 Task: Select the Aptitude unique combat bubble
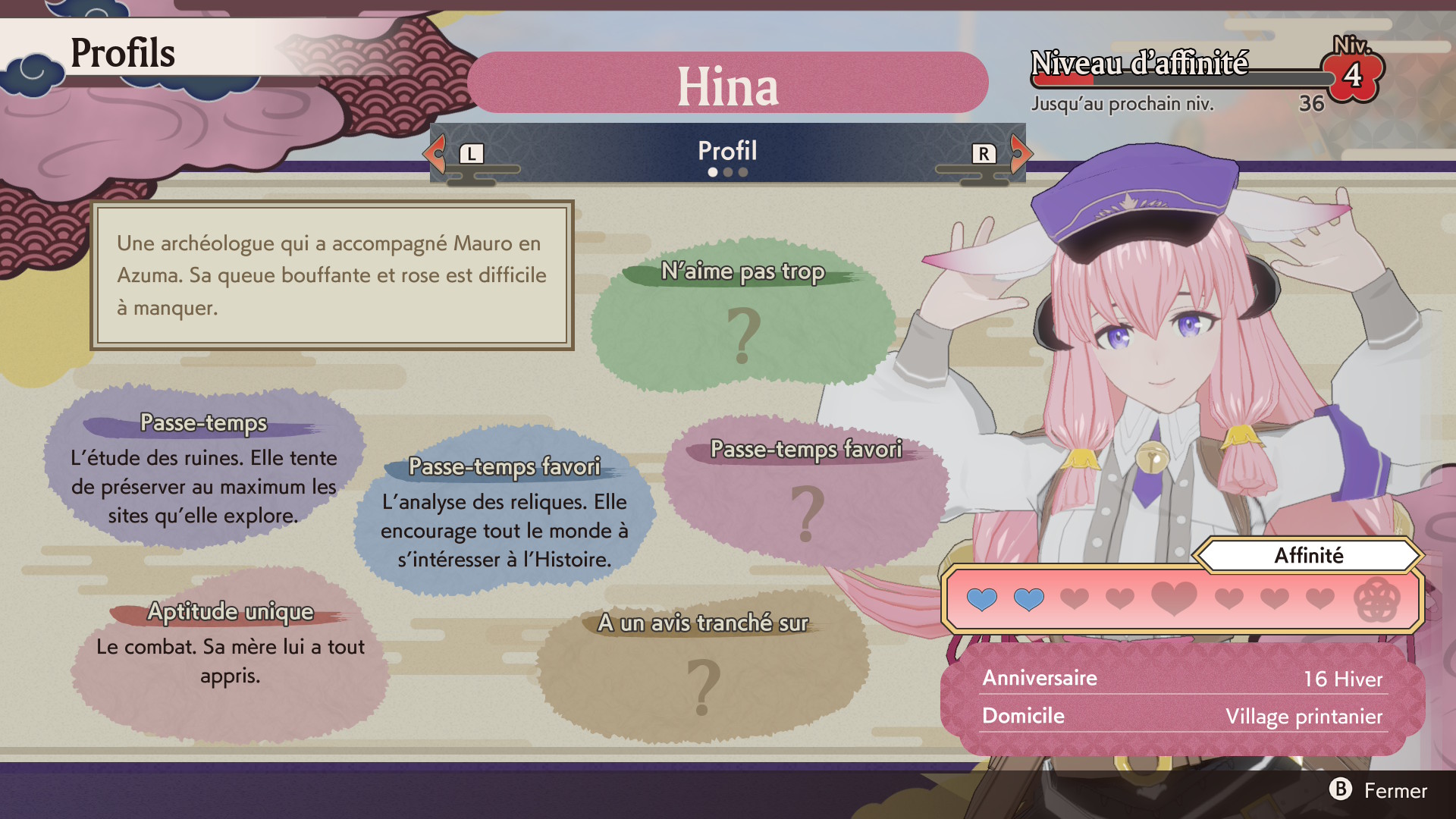pos(230,652)
